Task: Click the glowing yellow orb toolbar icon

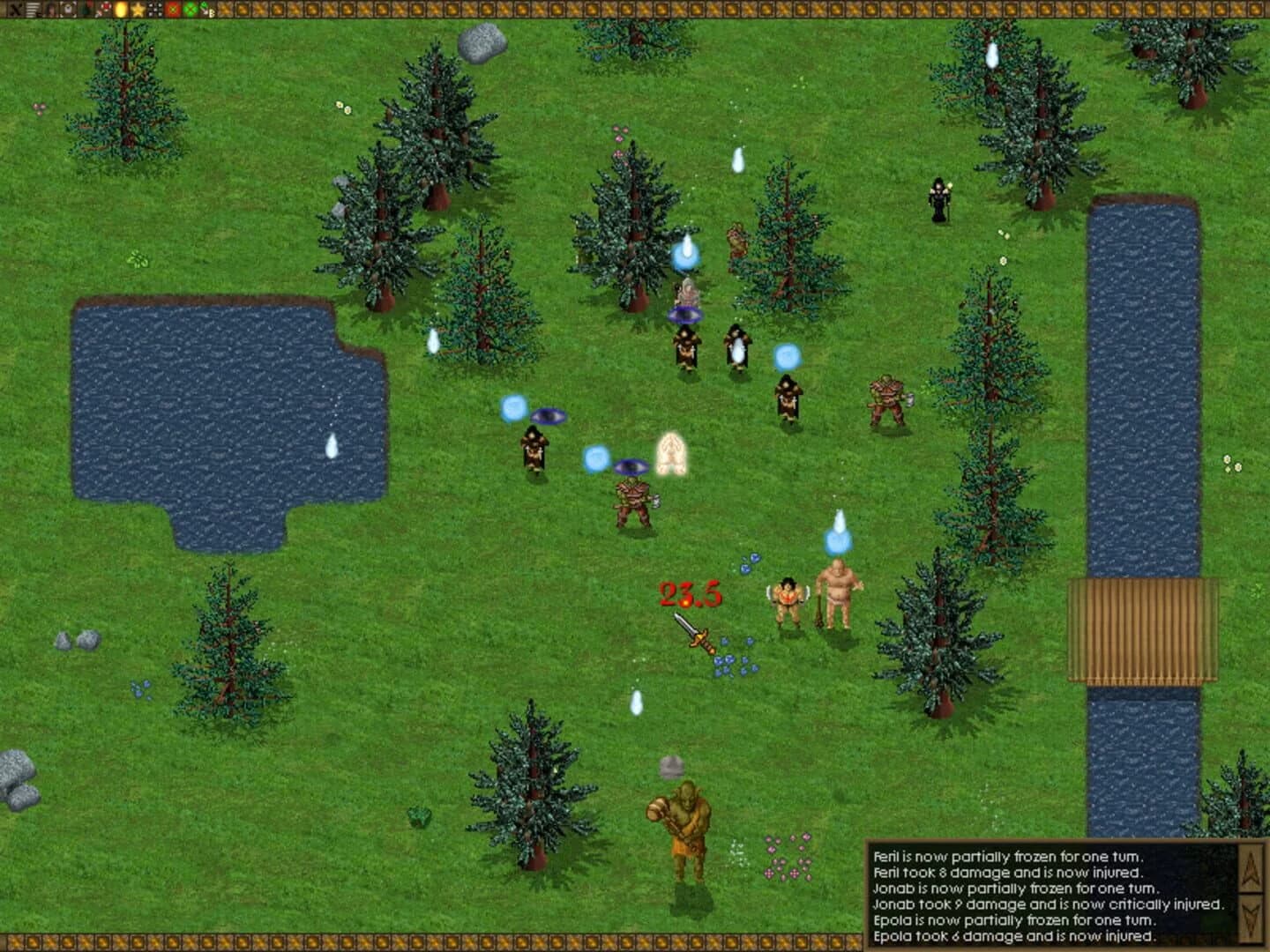Action: tap(120, 11)
